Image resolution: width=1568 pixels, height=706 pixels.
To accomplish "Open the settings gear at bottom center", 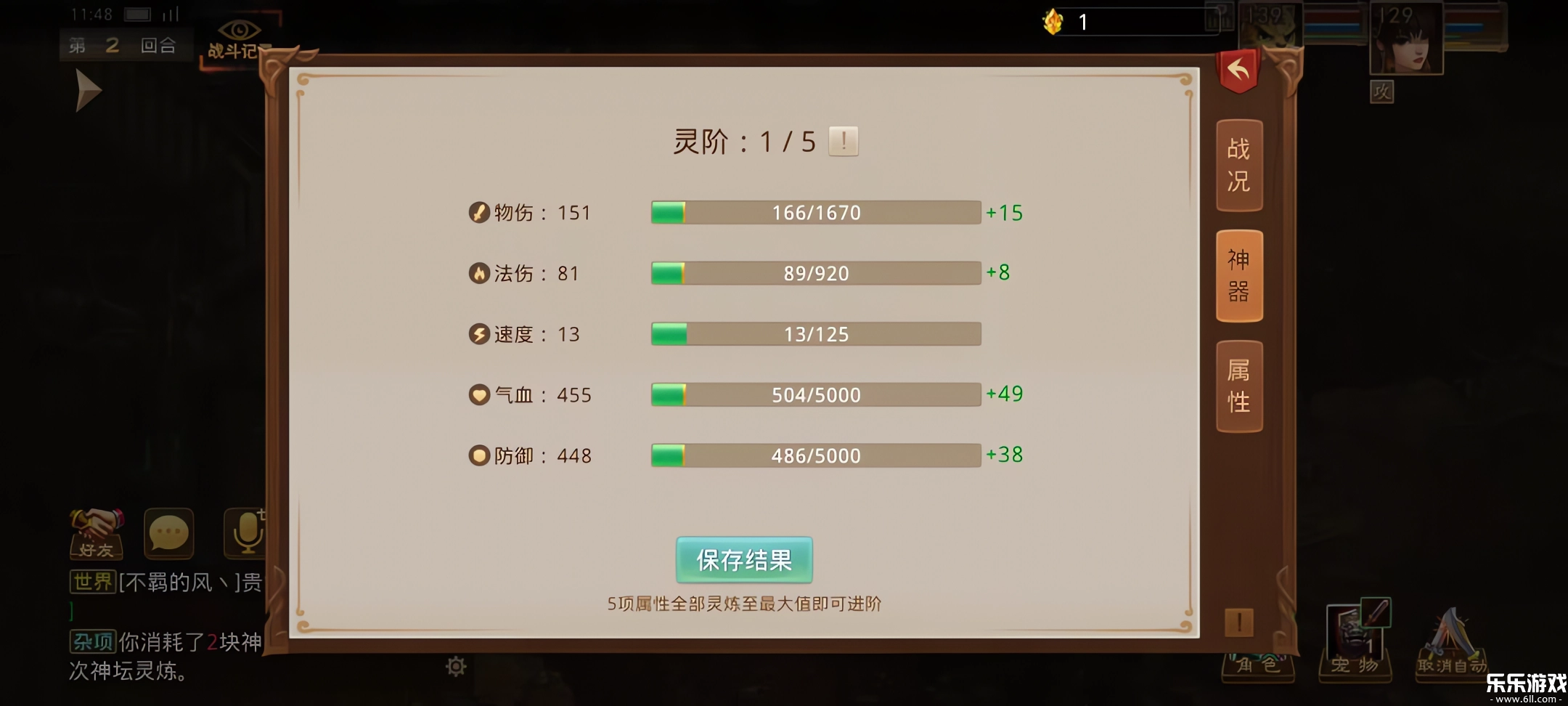I will click(455, 665).
